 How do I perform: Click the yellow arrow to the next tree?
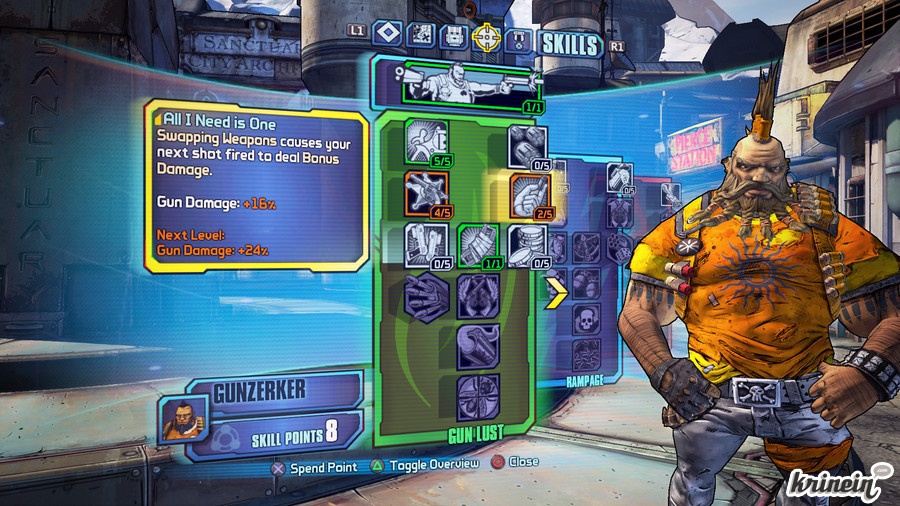coord(555,291)
